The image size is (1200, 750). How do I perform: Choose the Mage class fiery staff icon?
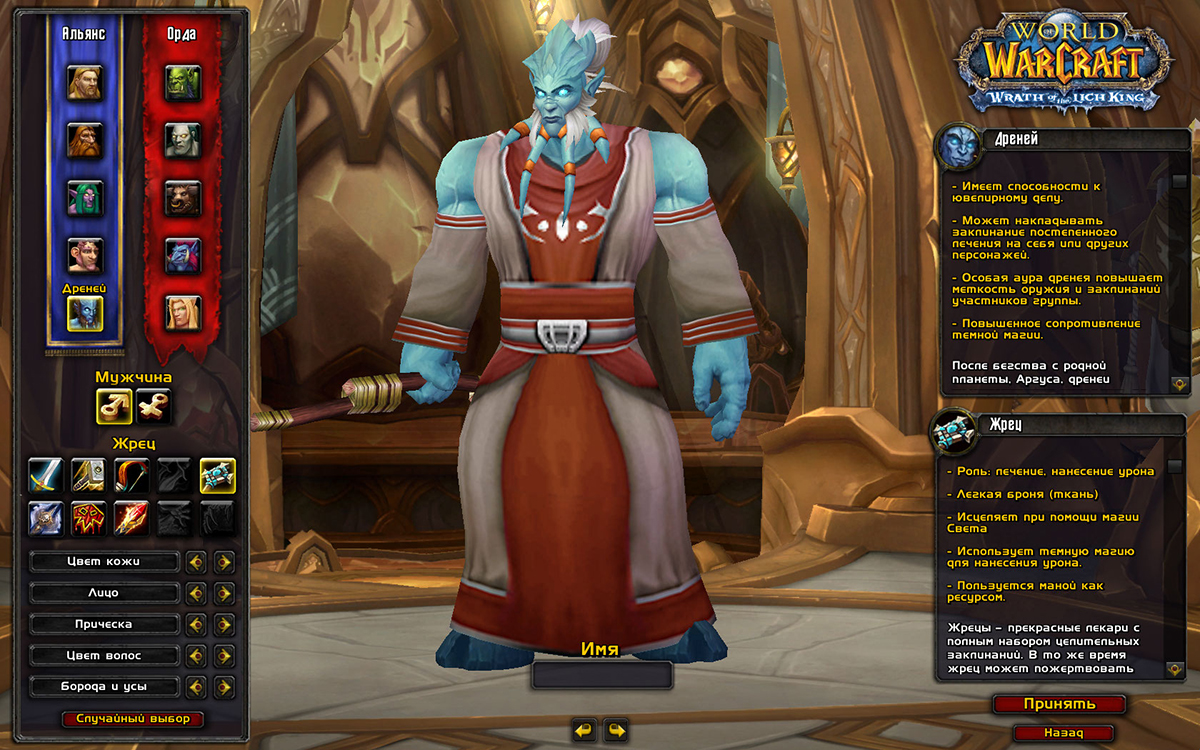[131, 517]
